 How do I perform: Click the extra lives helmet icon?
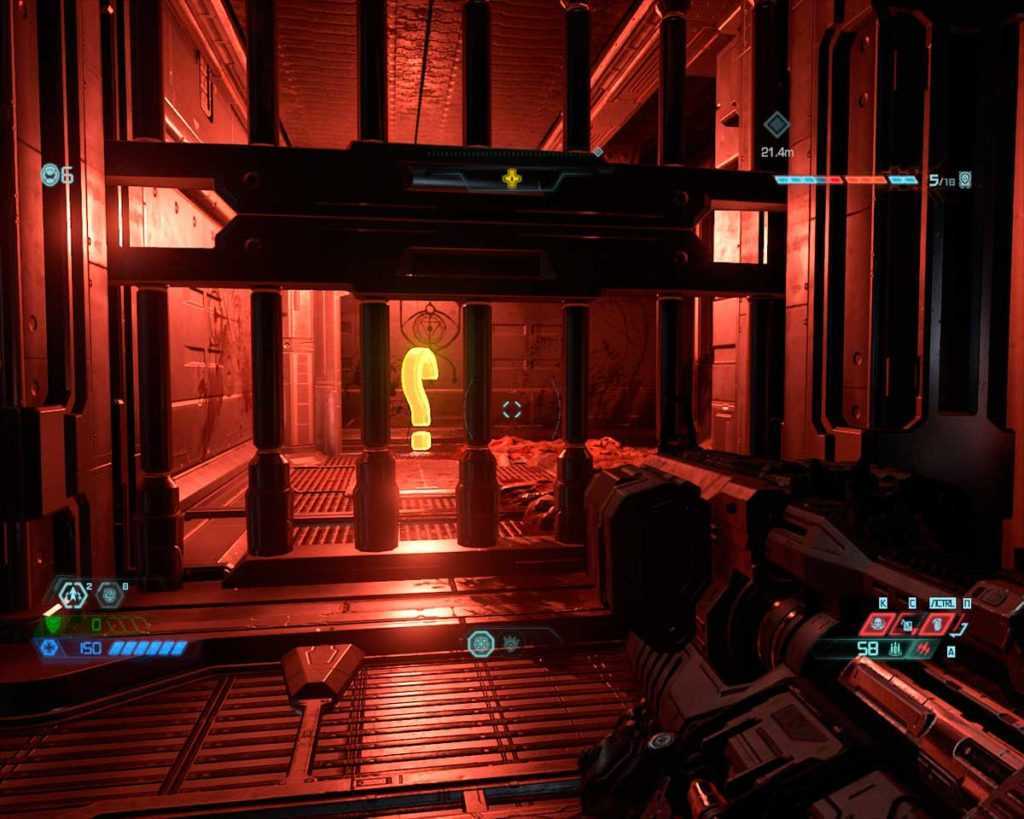point(50,175)
